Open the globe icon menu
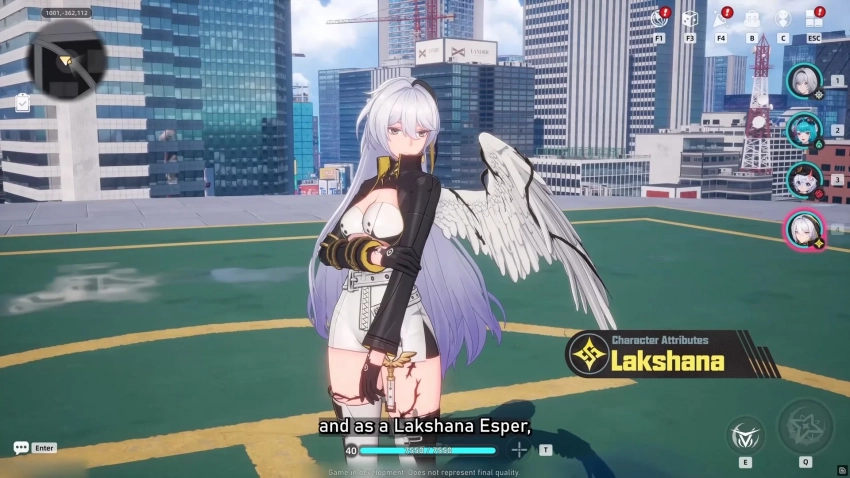This screenshot has width=850, height=478. point(659,20)
